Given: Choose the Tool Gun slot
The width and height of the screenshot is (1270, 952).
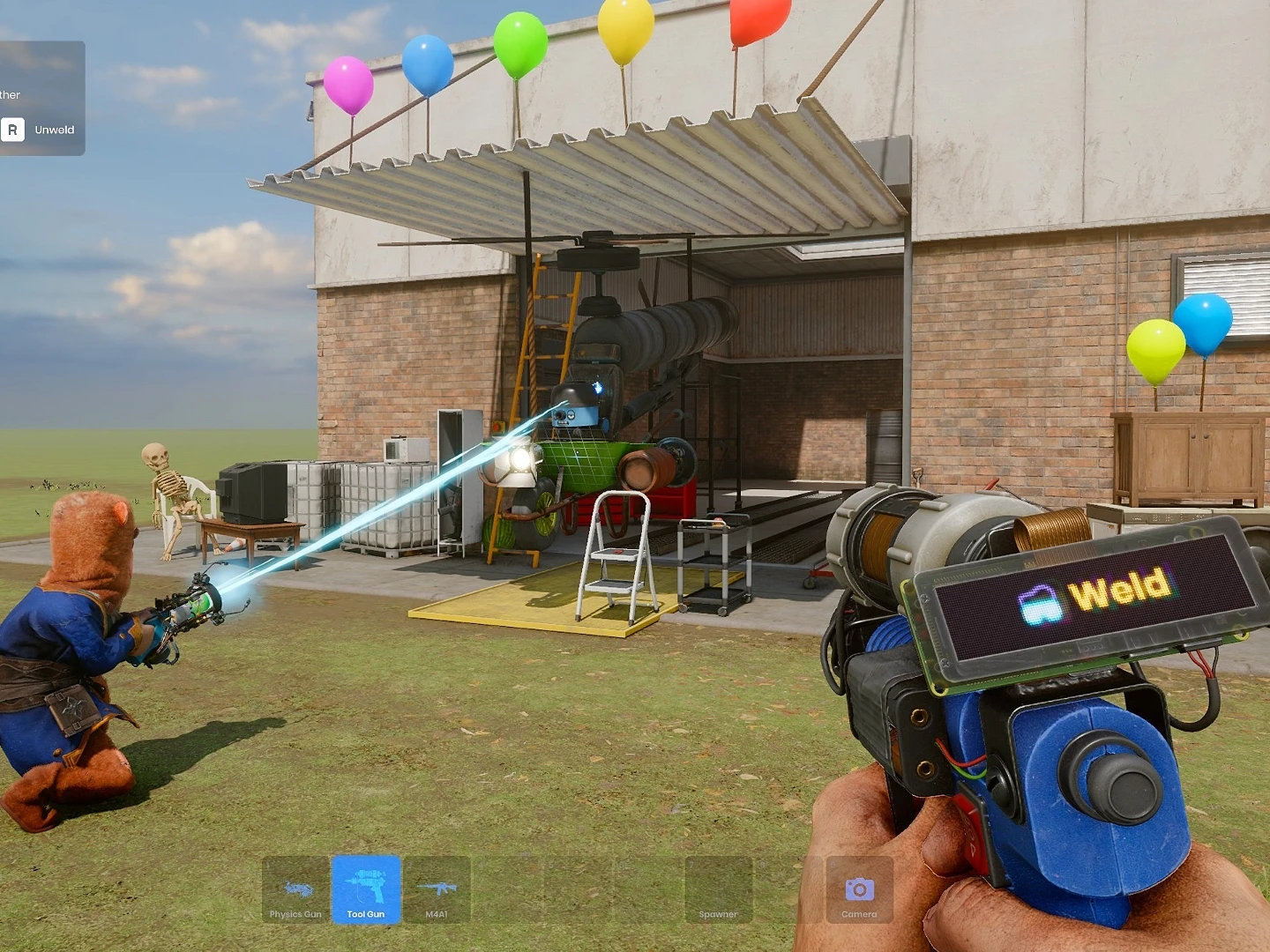Looking at the screenshot, I should [x=366, y=890].
